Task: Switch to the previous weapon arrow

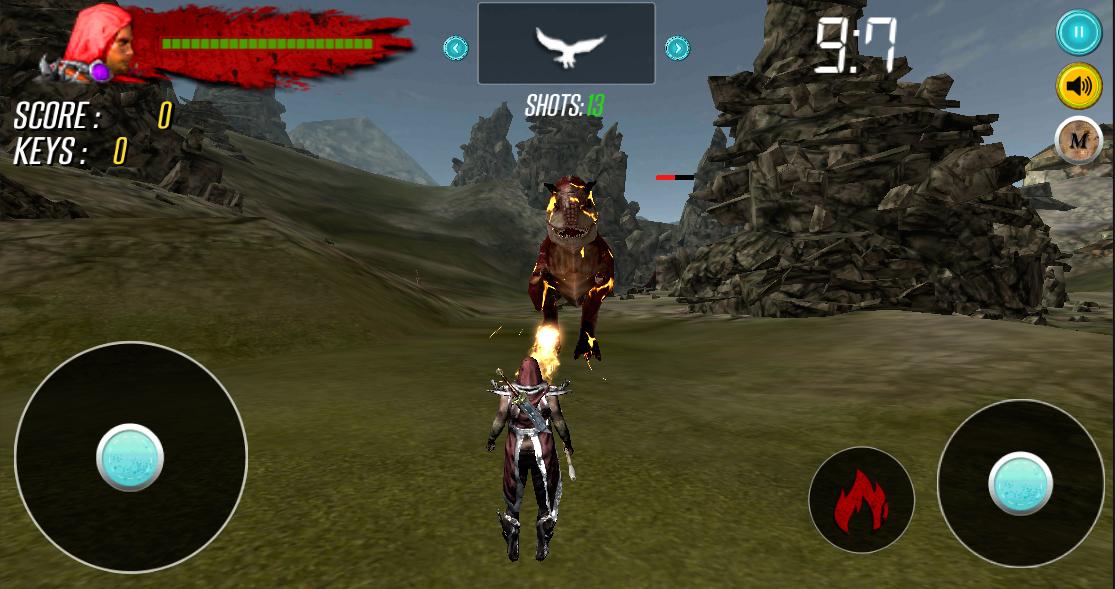Action: coord(456,47)
